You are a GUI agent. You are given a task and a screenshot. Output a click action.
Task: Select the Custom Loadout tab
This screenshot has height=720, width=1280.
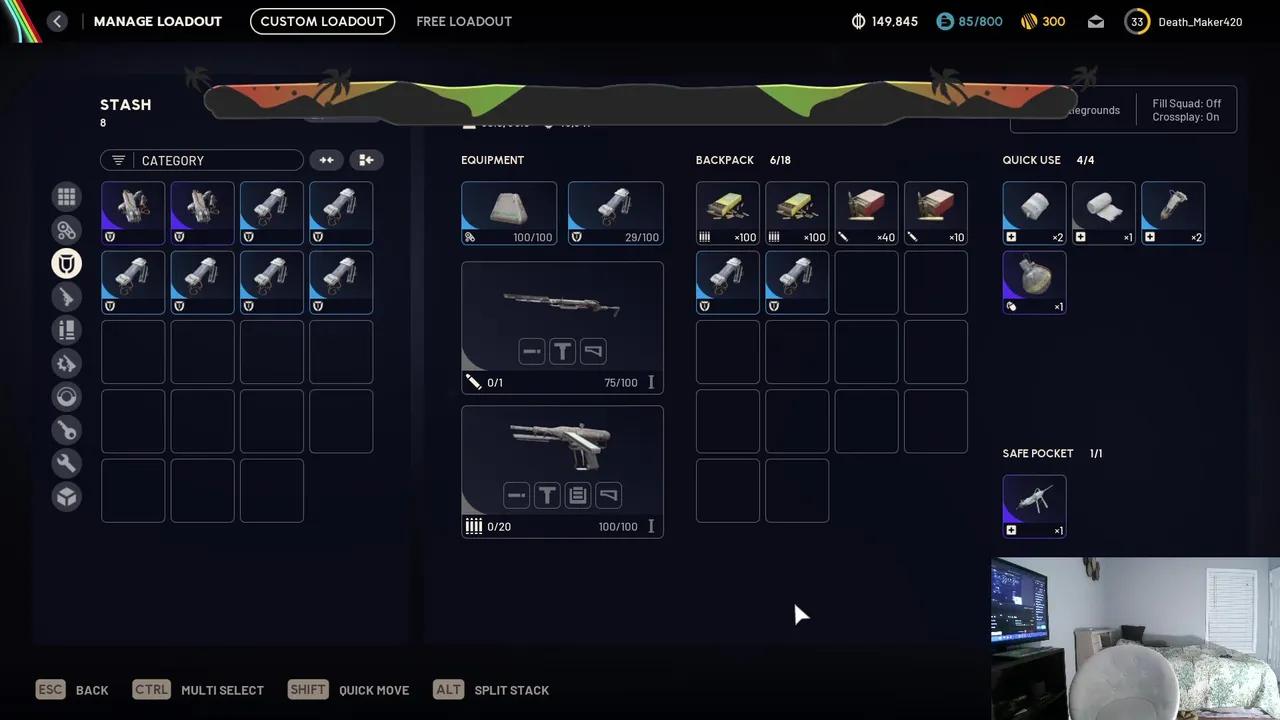pos(322,21)
